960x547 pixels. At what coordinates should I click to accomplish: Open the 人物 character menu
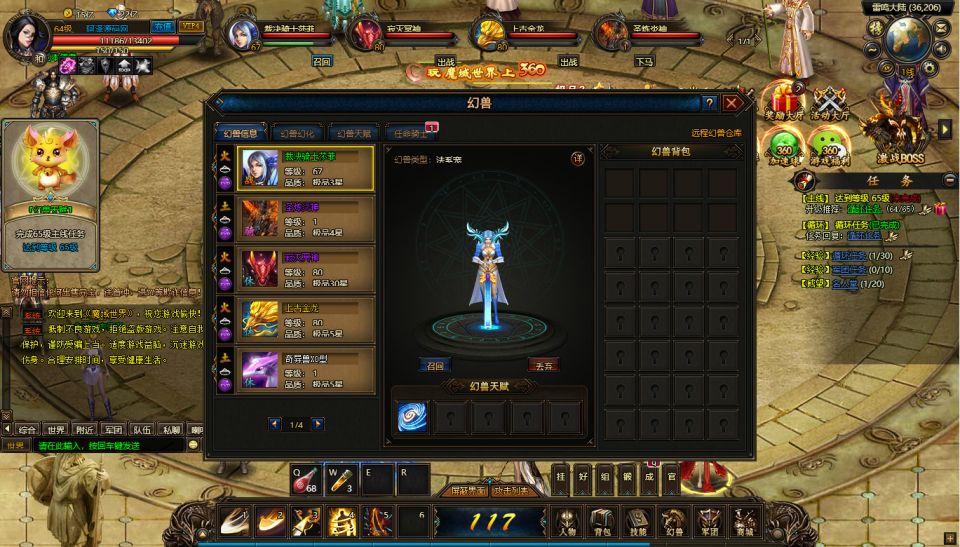567,522
